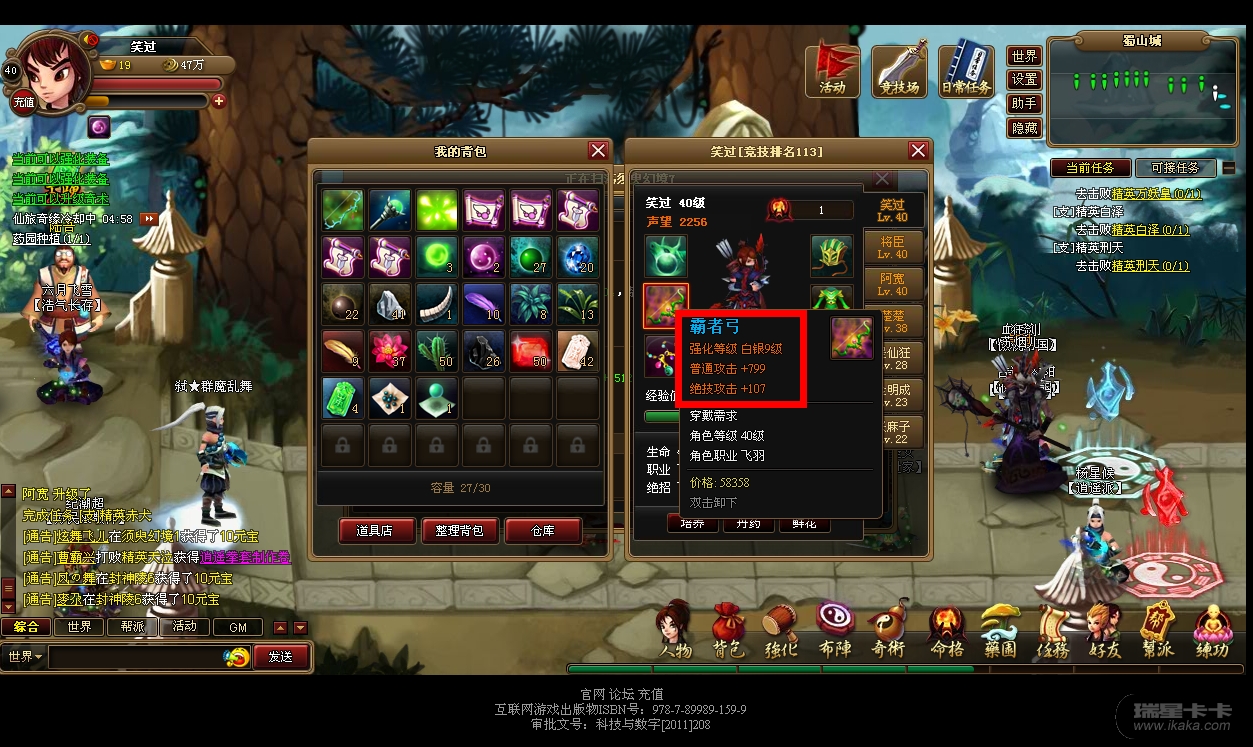Open 日常任务 daily quests book

(x=966, y=69)
